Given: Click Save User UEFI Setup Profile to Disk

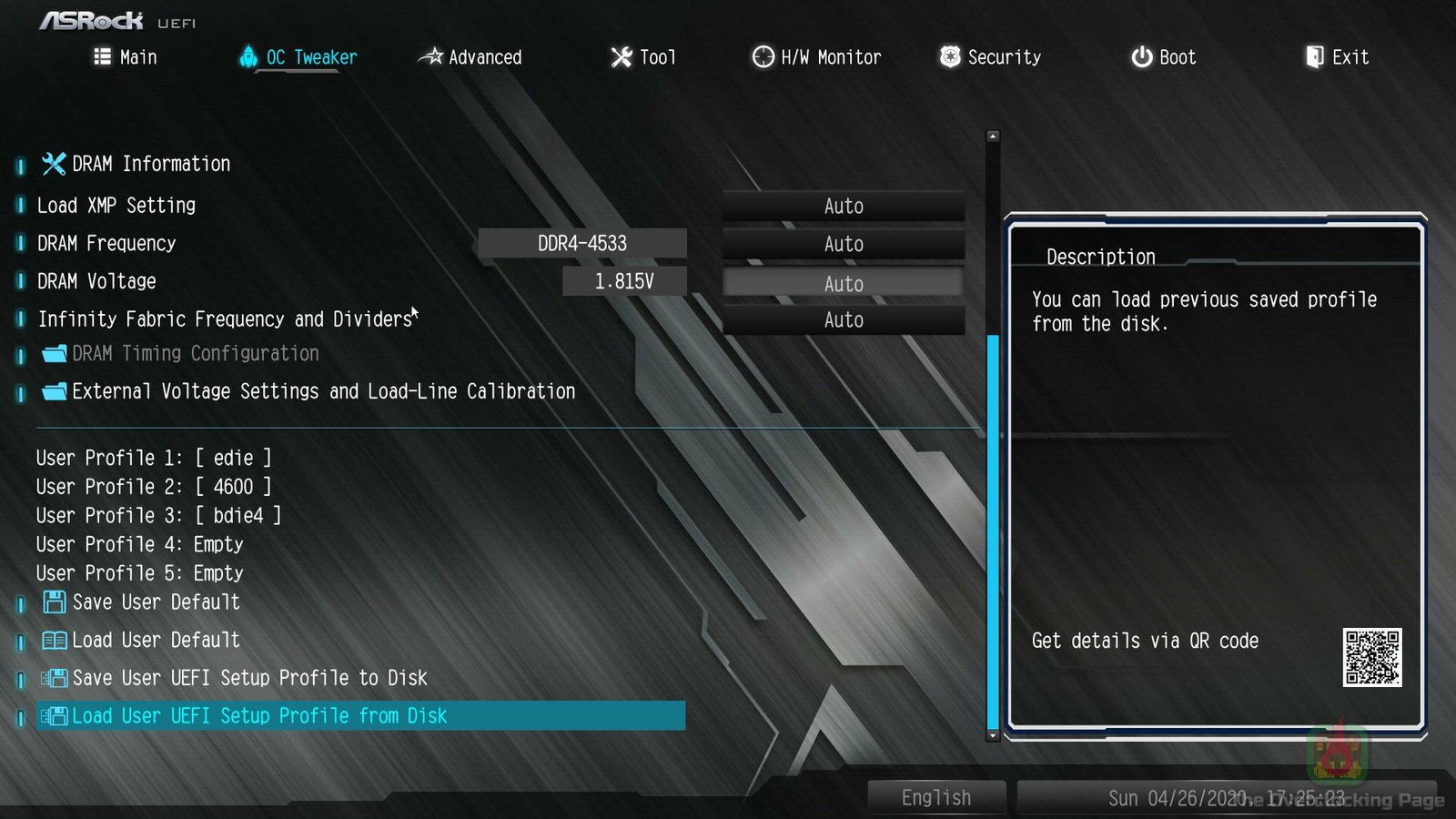Looking at the screenshot, I should (248, 678).
